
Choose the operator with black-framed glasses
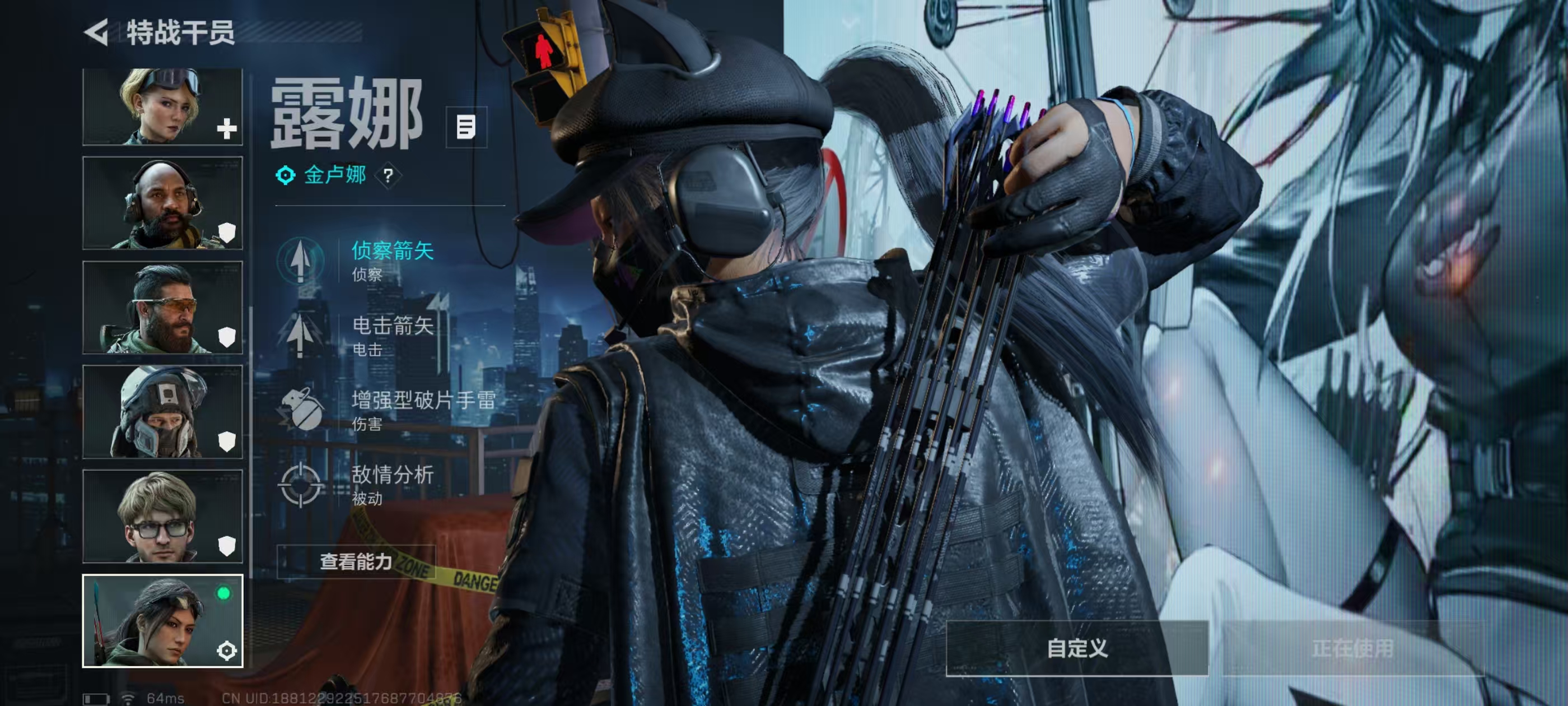(162, 516)
